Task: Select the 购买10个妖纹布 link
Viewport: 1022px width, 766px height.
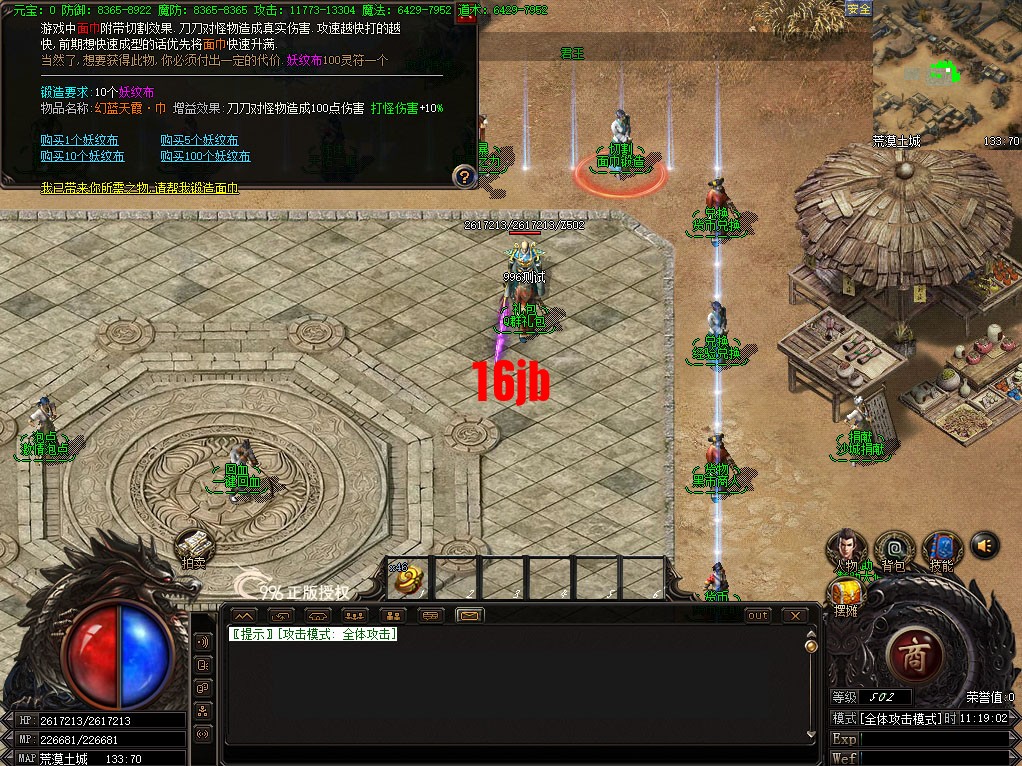Action: 82,156
